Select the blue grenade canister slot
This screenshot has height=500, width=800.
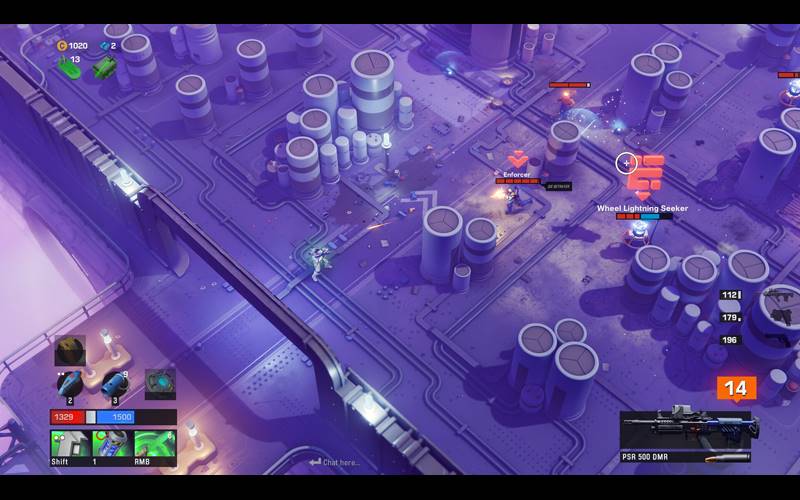114,384
